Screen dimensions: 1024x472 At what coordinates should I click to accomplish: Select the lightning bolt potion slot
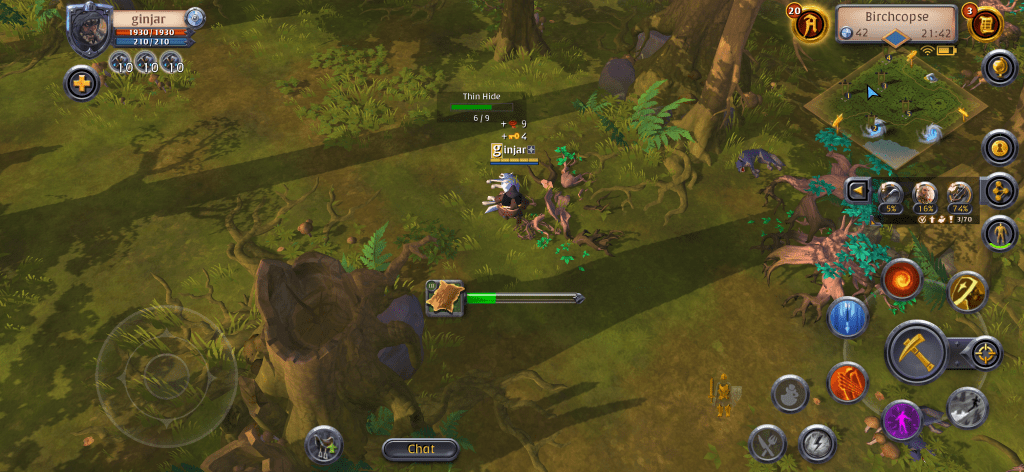817,442
